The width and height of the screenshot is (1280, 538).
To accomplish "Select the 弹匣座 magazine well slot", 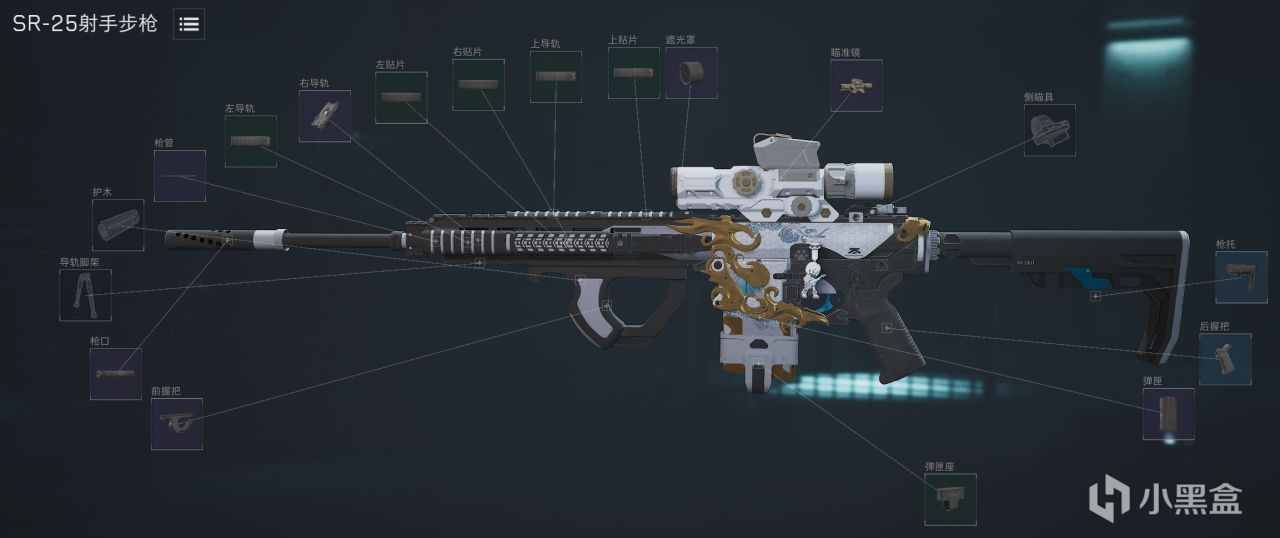I will click(x=950, y=499).
